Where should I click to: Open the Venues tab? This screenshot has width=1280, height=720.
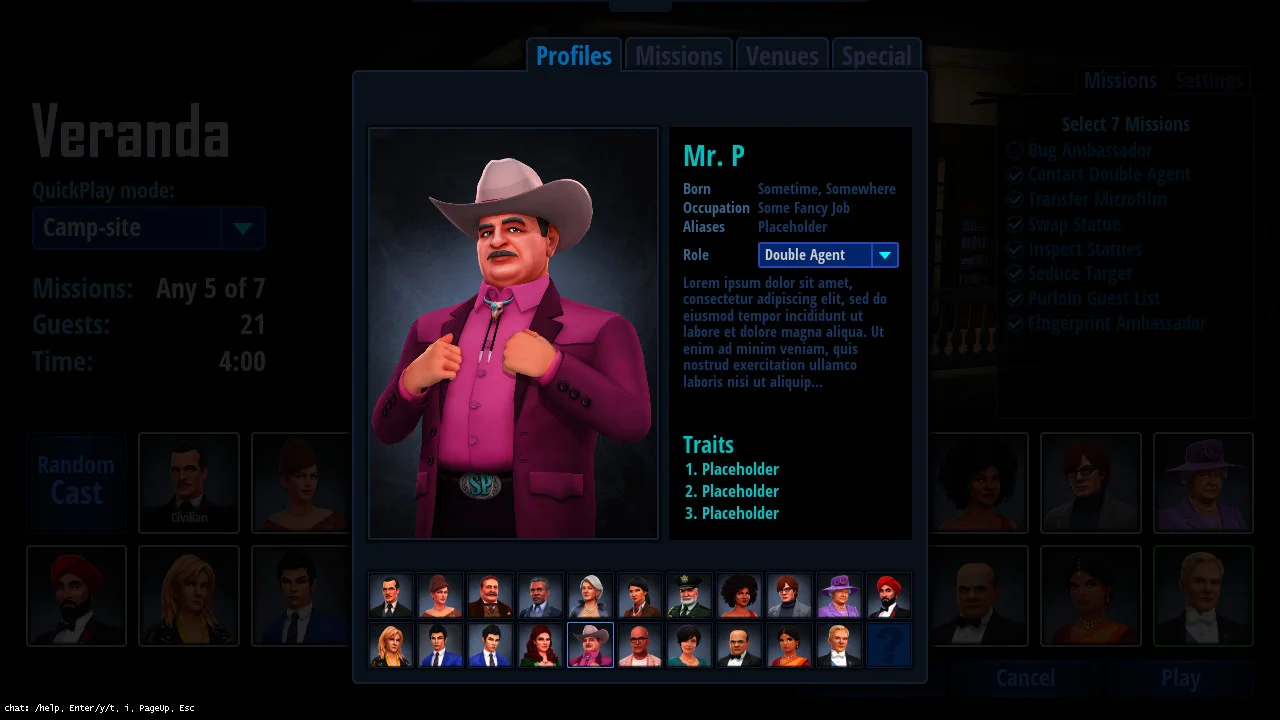pyautogui.click(x=782, y=56)
